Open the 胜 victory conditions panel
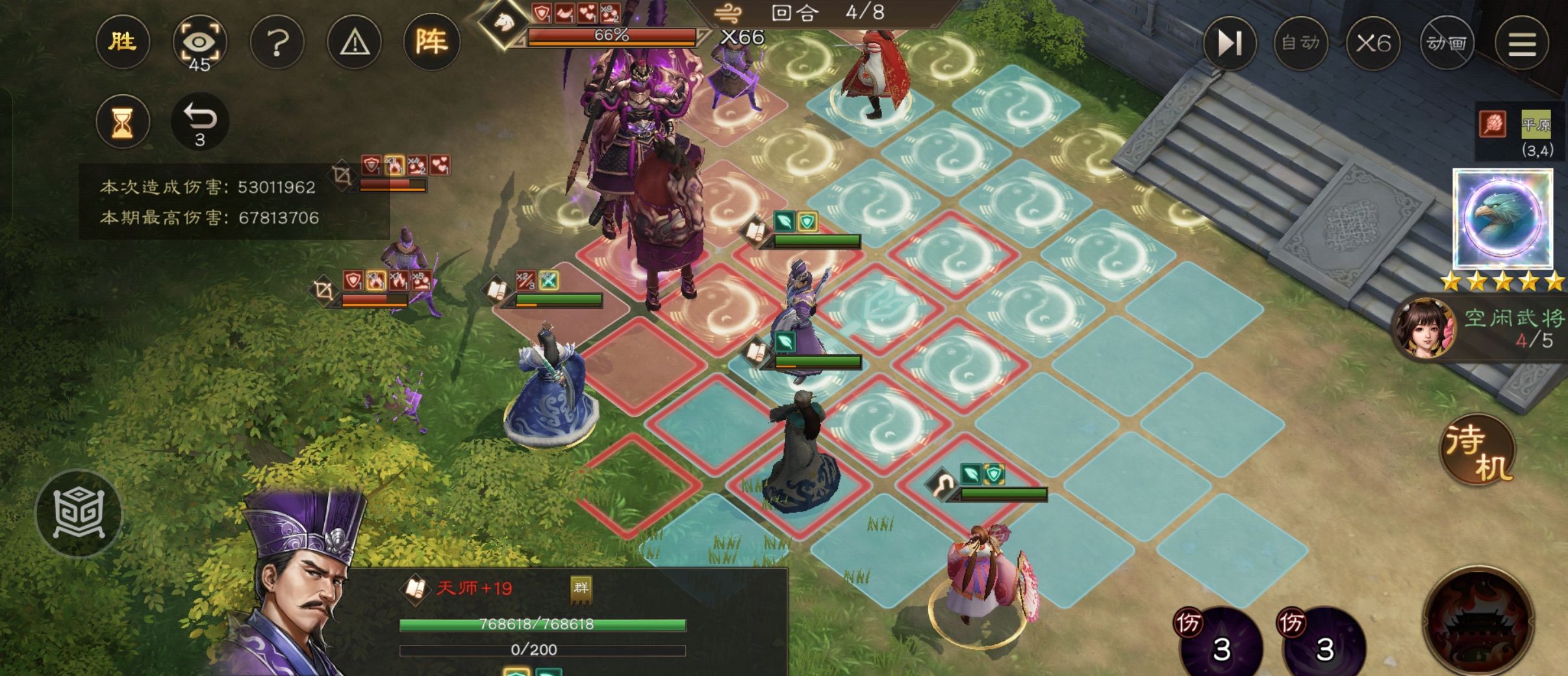The height and width of the screenshot is (676, 1568). [x=124, y=42]
